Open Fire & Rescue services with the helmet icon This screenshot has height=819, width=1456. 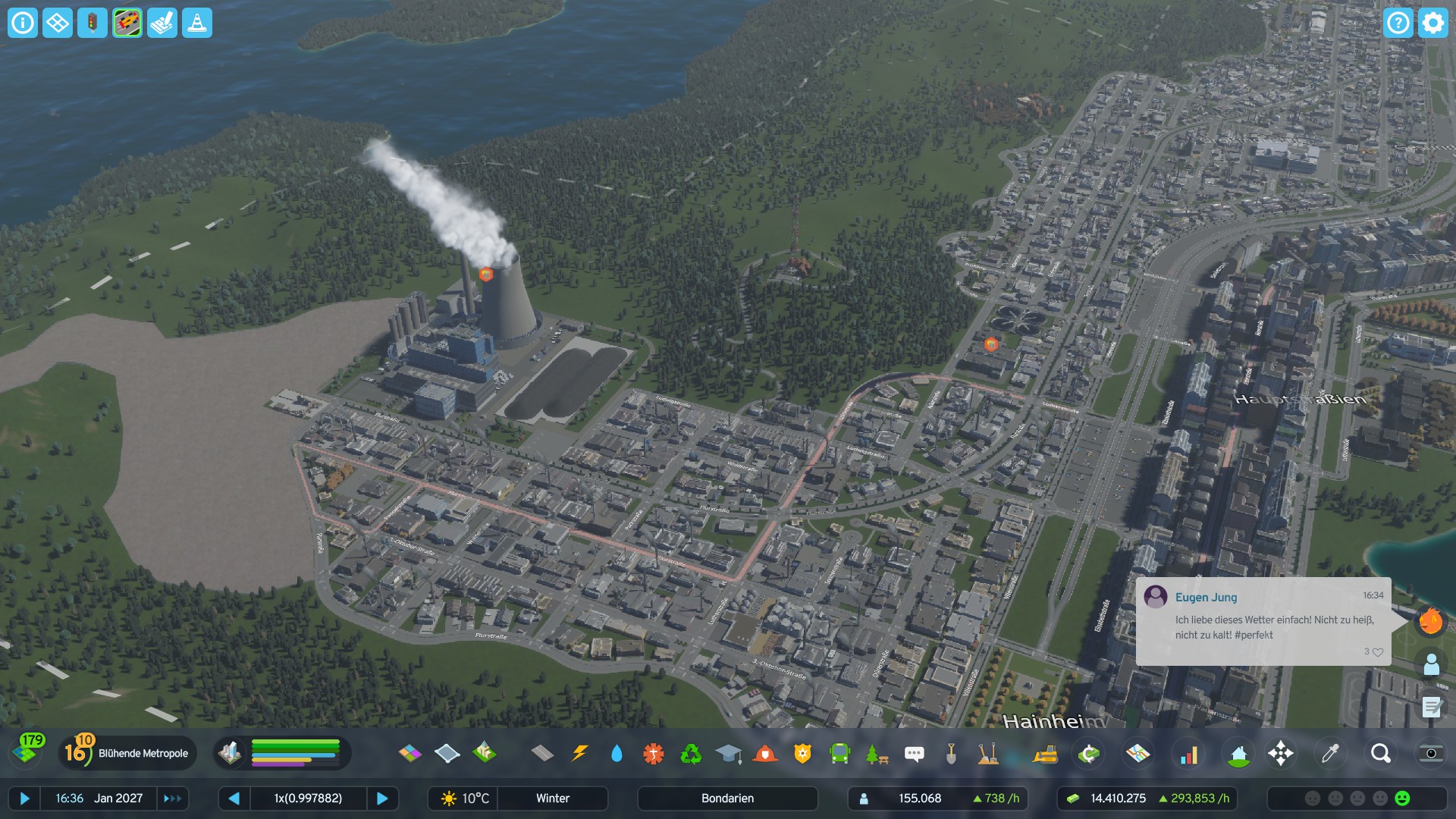765,753
